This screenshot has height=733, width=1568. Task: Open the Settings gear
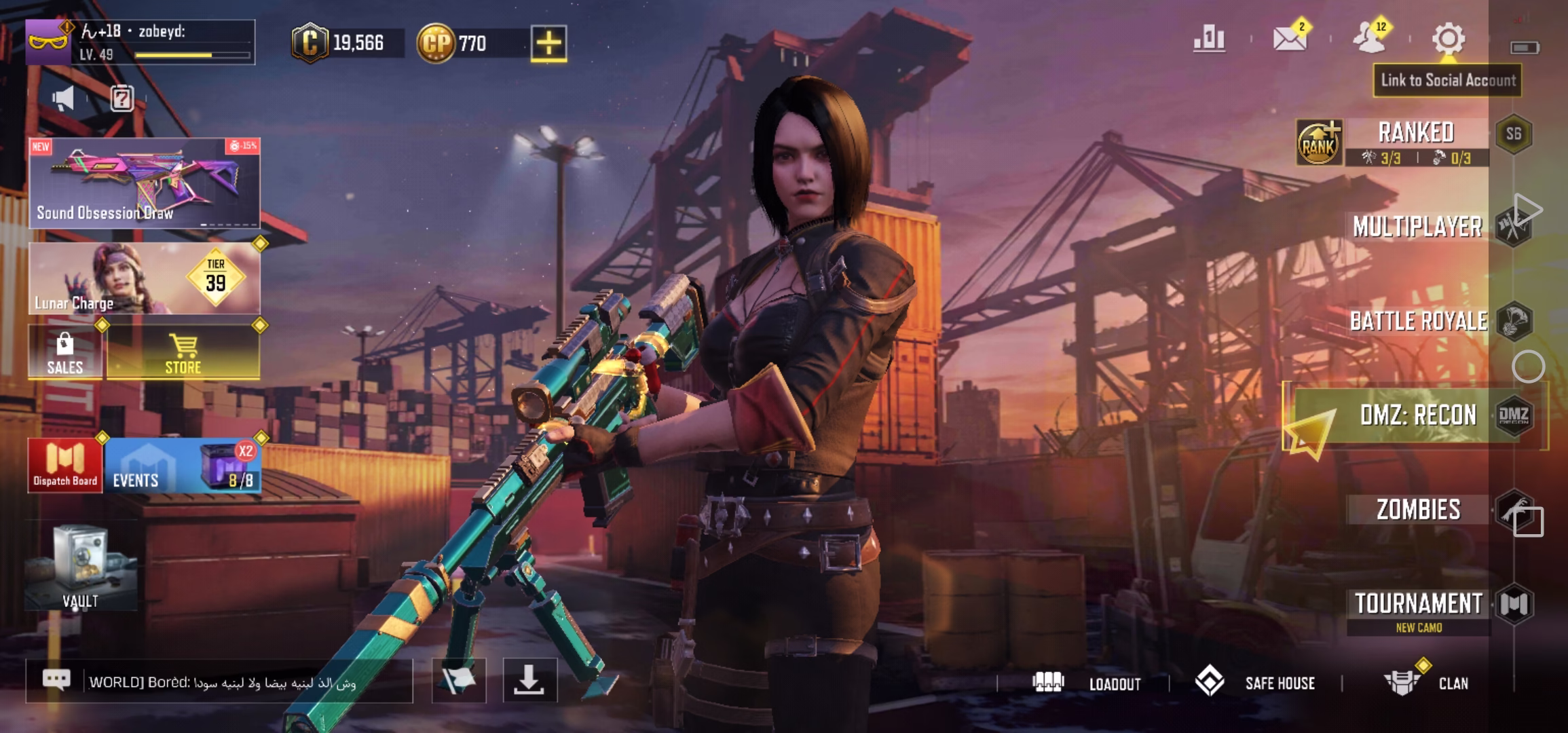[x=1450, y=39]
